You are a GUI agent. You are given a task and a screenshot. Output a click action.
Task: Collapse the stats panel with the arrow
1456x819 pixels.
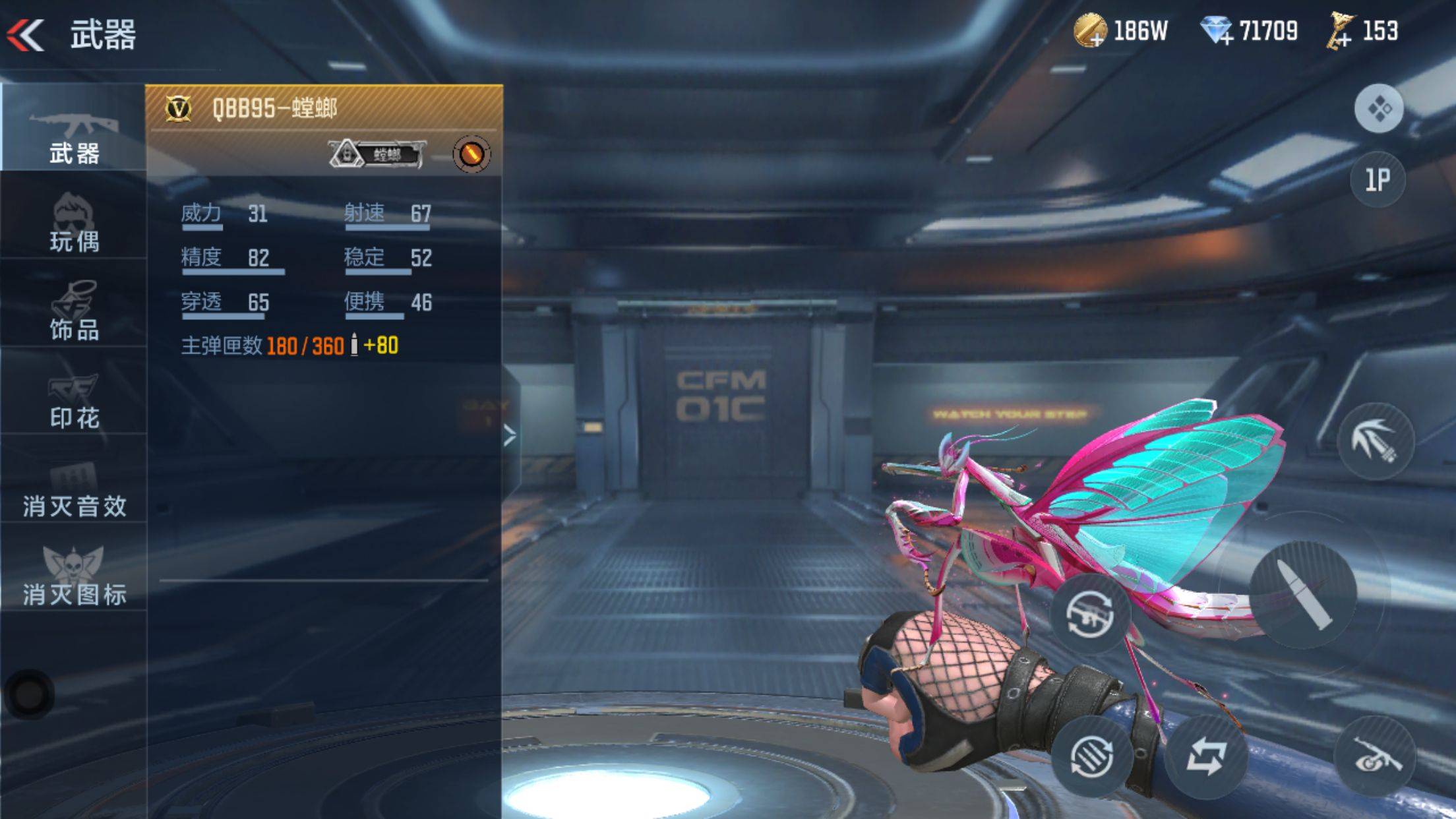(510, 435)
